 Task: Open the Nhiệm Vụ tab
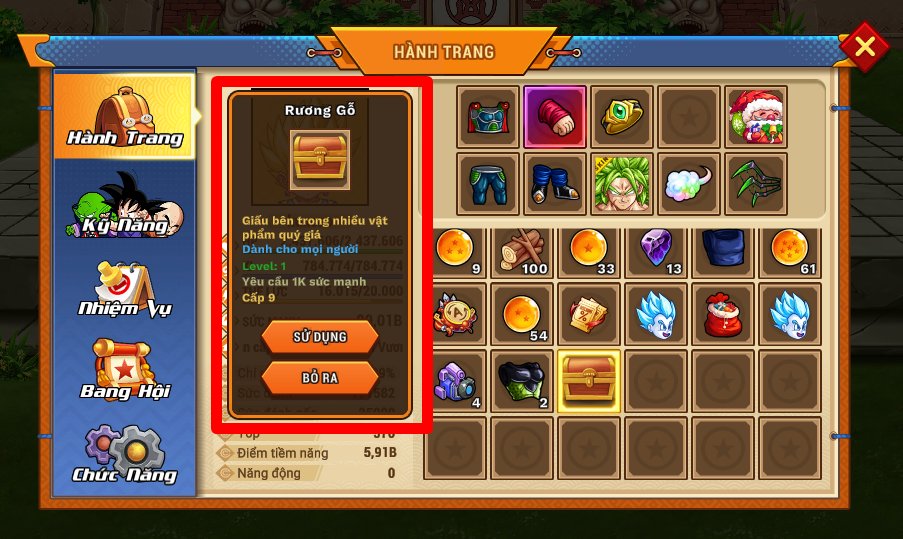coord(123,290)
